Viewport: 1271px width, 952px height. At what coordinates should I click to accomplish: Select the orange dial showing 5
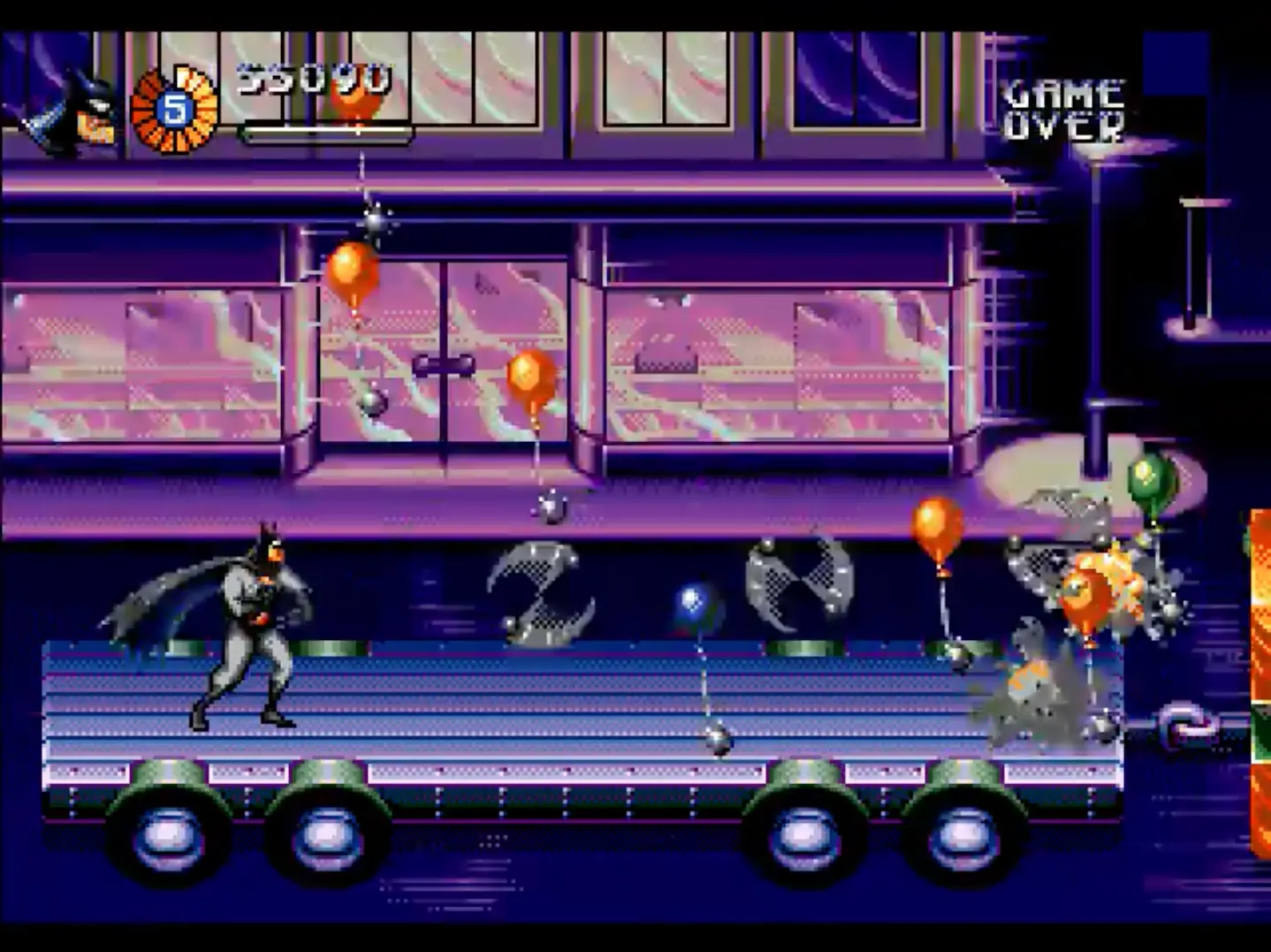click(174, 110)
